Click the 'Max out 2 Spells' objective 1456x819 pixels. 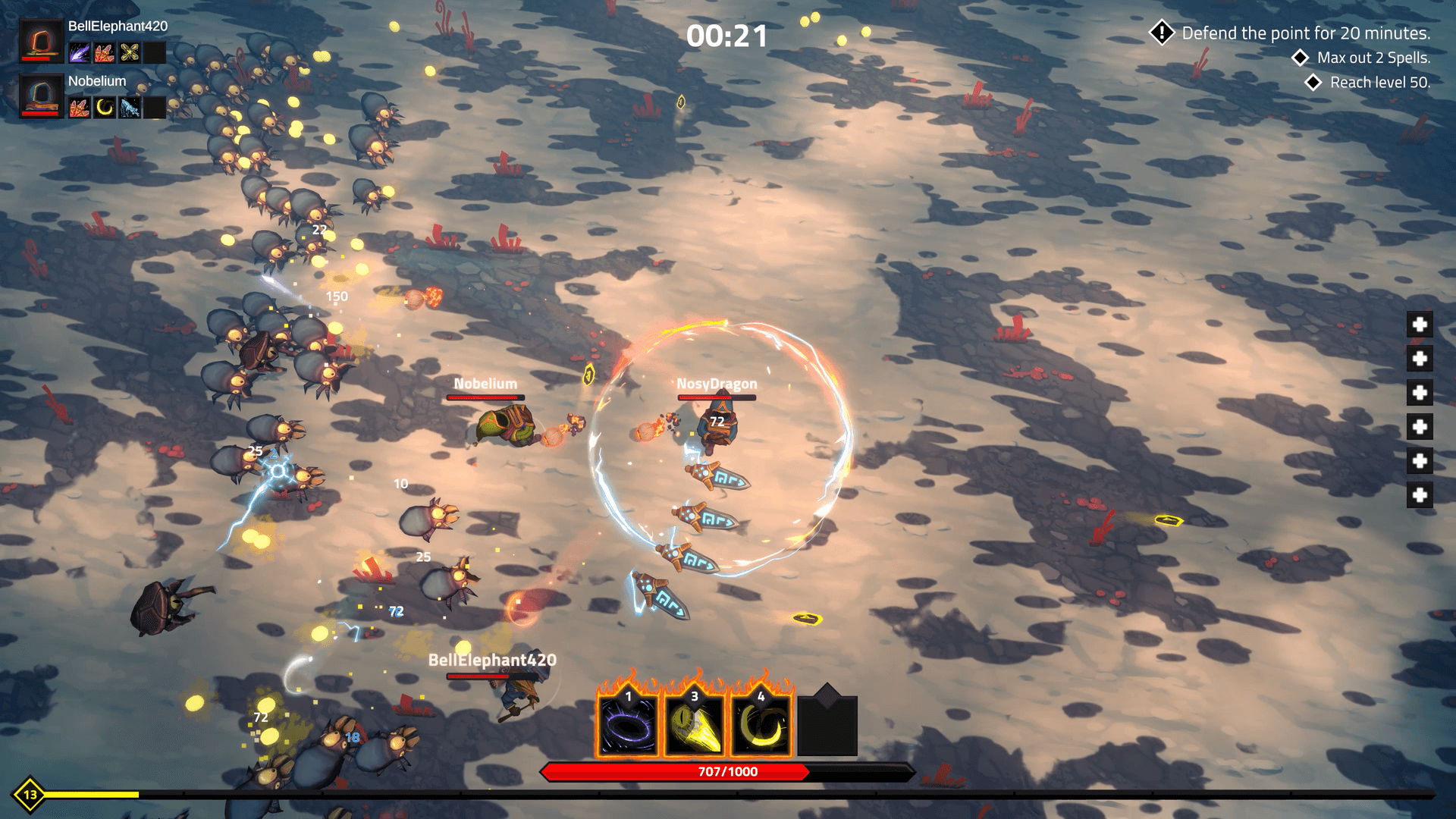tap(1373, 58)
